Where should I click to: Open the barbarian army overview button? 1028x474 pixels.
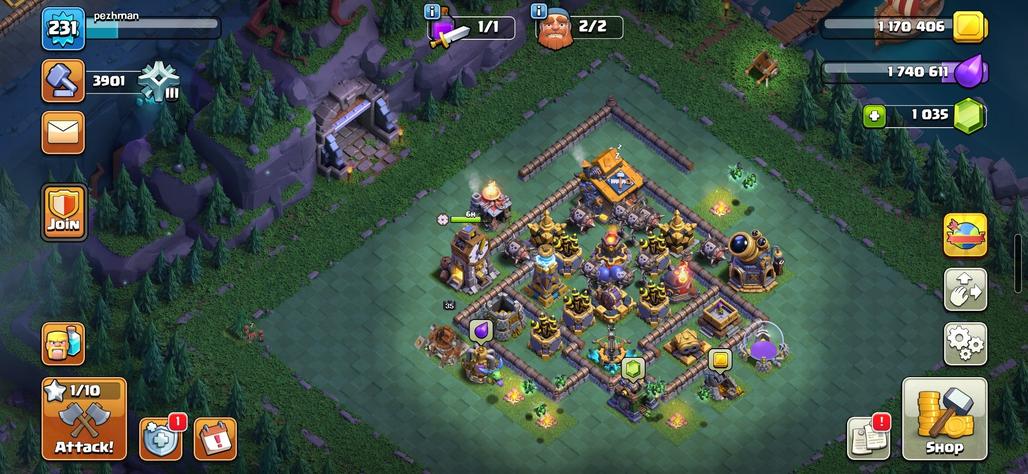point(63,344)
